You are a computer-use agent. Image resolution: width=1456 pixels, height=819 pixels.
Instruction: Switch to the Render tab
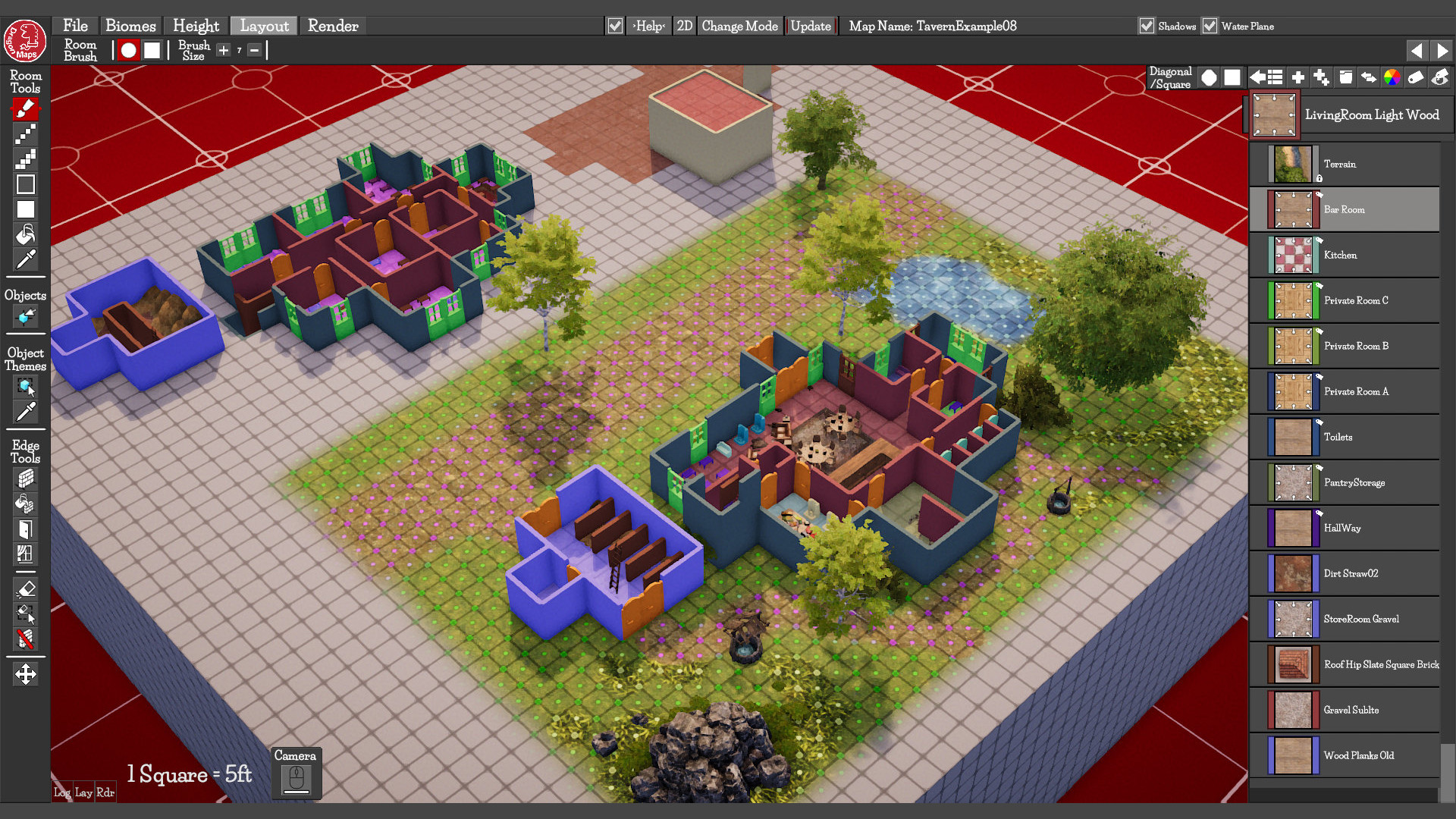tap(333, 25)
